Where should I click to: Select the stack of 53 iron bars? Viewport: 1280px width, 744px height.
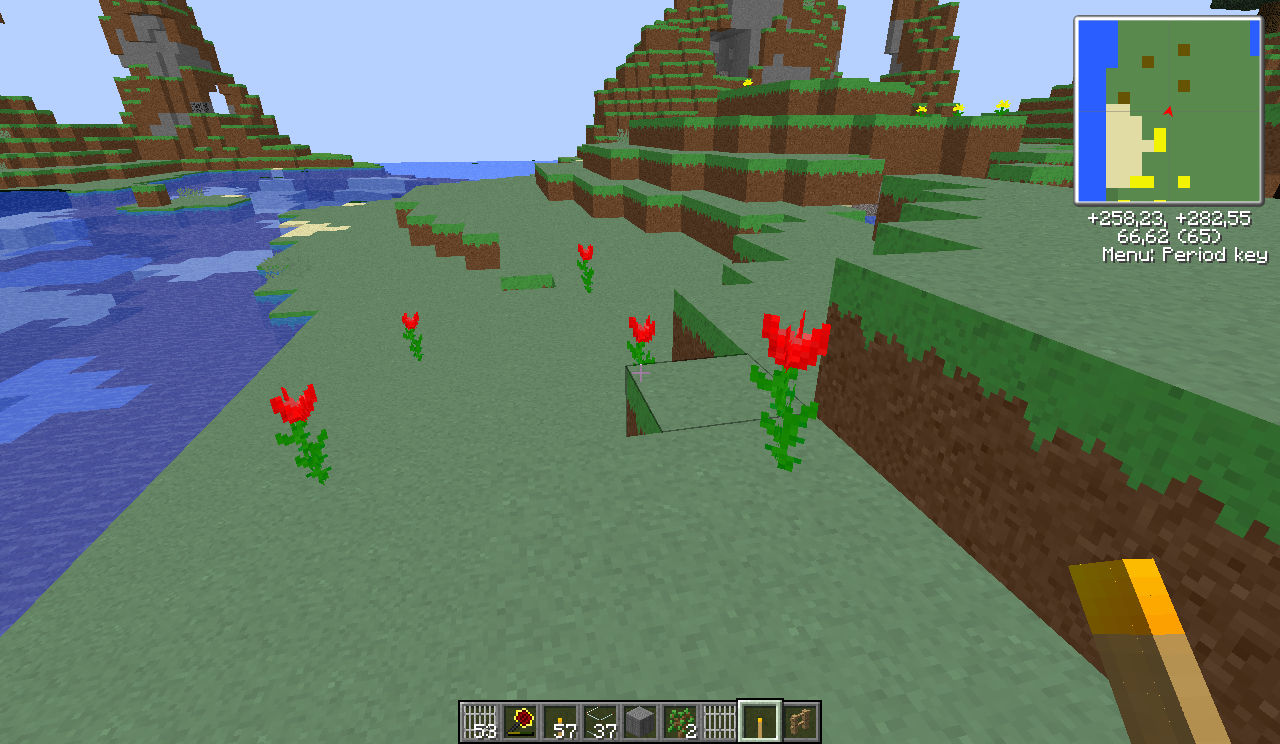point(480,721)
